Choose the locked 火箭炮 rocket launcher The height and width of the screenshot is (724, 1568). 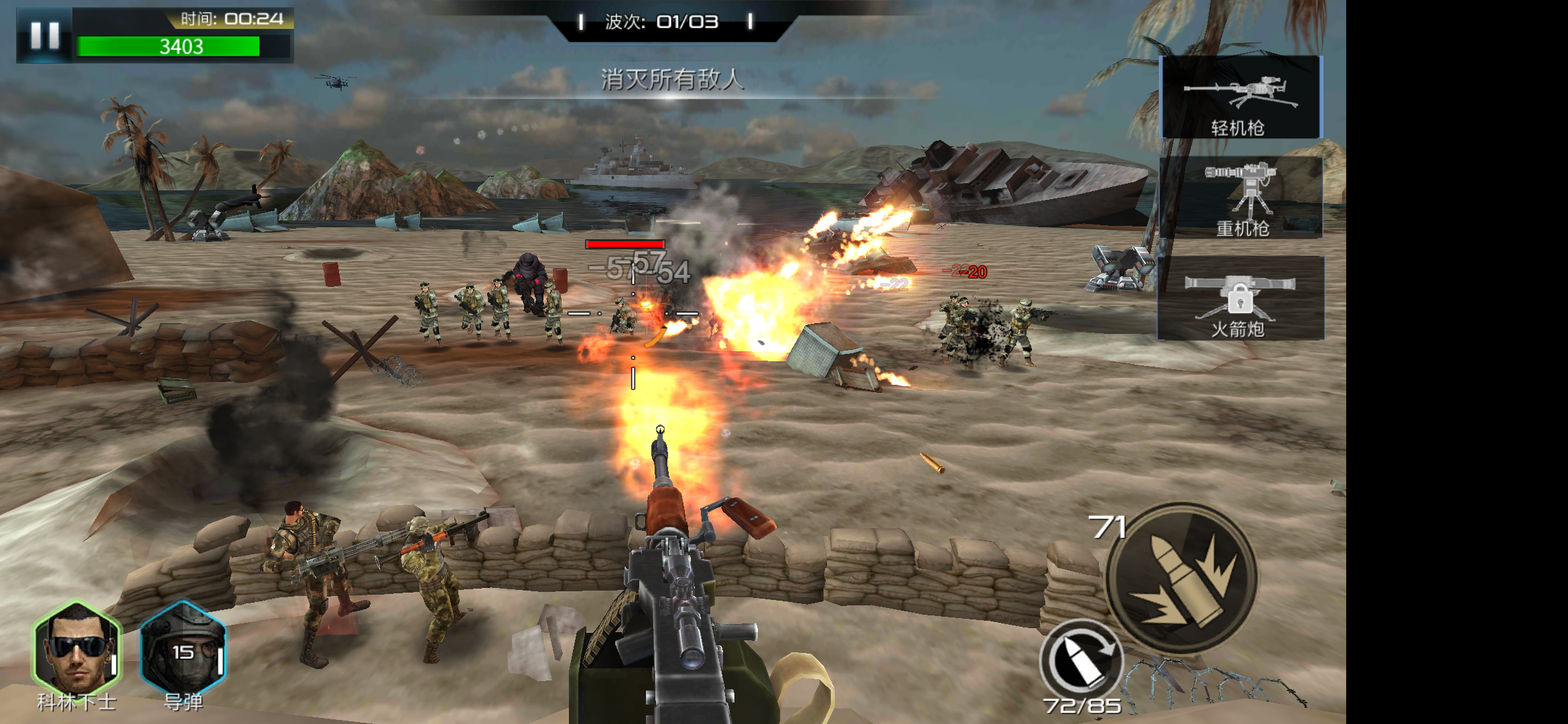click(1240, 298)
